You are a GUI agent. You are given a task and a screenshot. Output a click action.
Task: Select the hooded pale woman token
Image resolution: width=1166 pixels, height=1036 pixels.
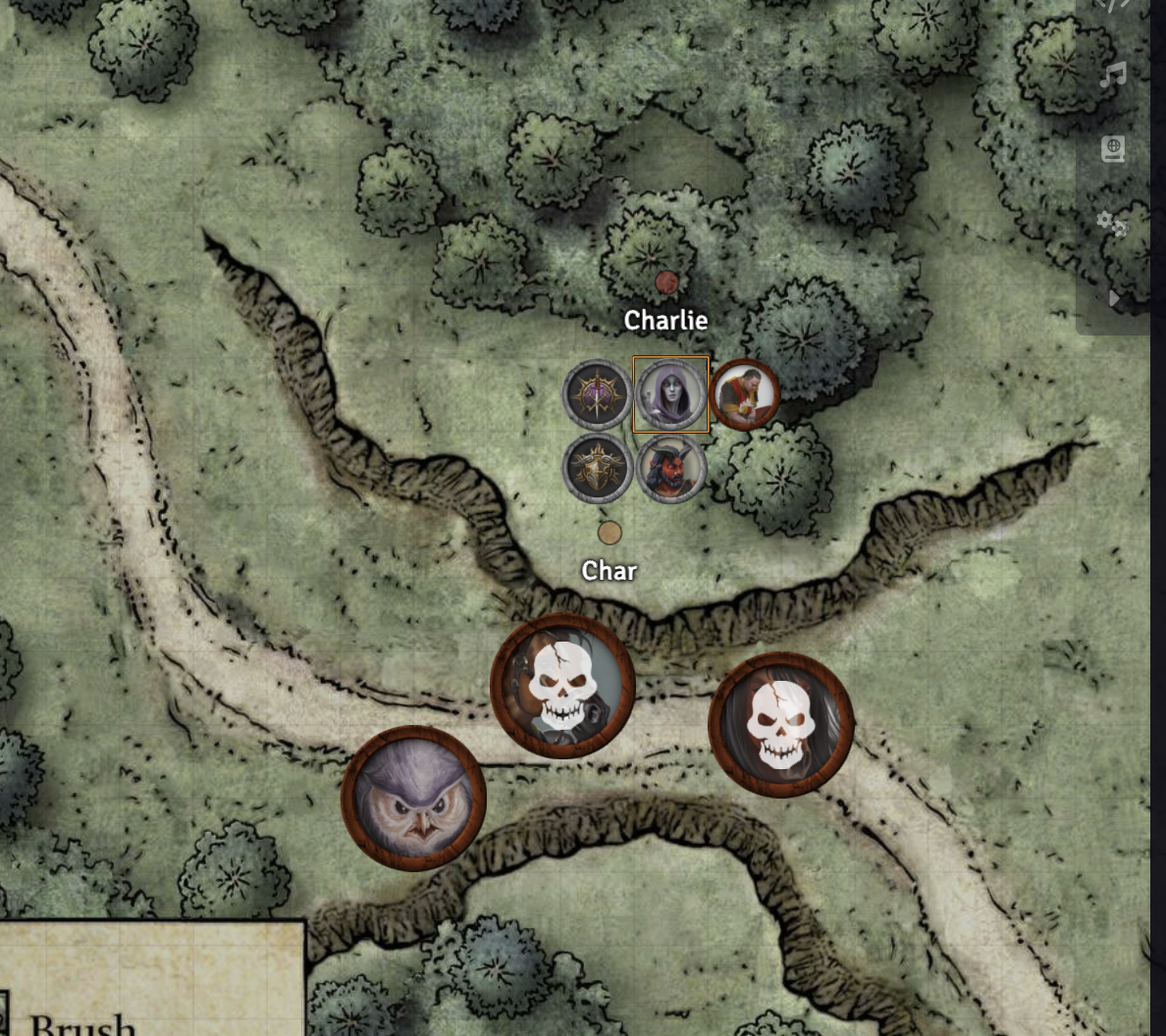coord(670,394)
